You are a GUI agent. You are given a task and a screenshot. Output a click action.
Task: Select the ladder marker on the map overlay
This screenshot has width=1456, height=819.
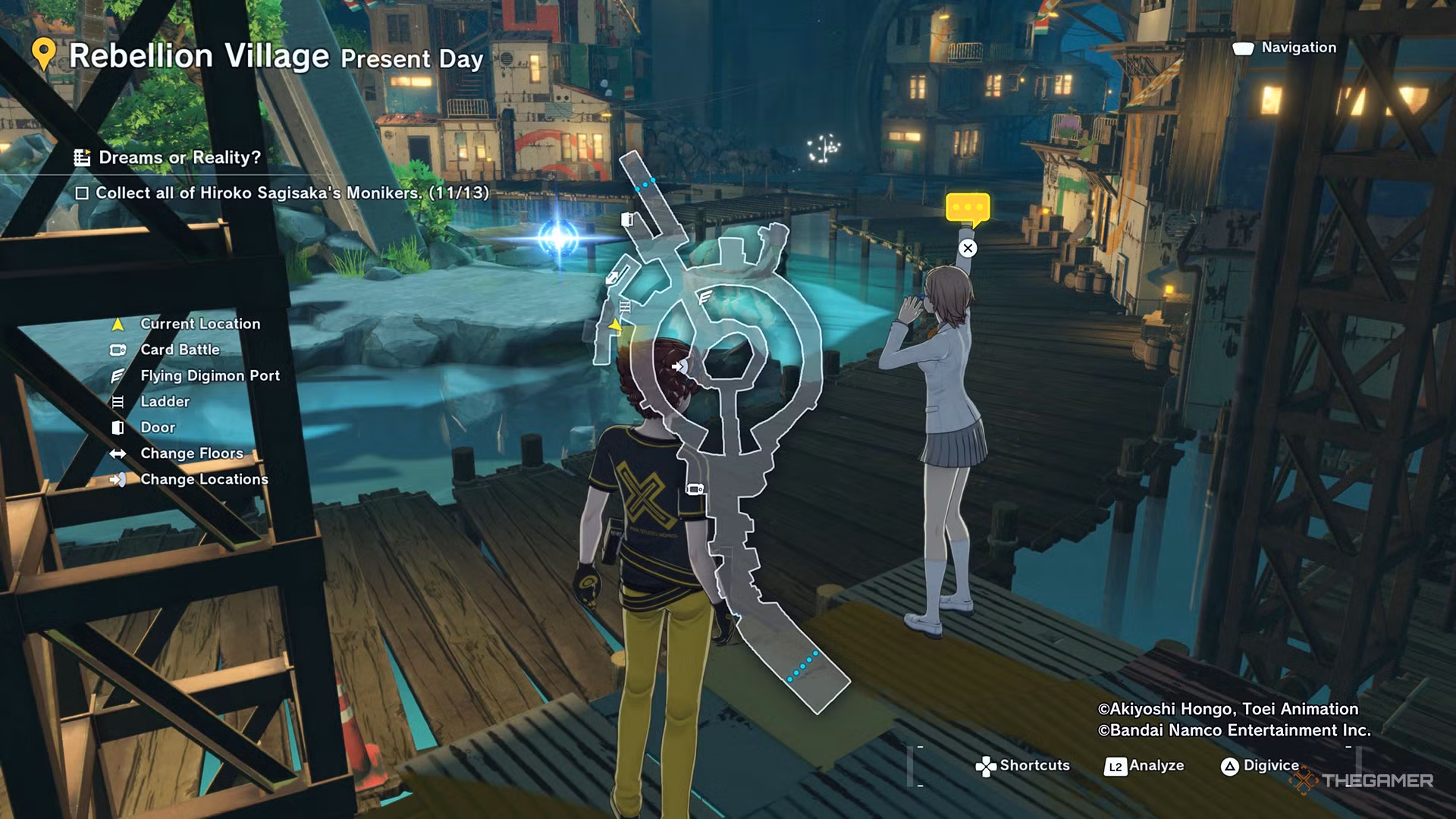click(x=626, y=306)
